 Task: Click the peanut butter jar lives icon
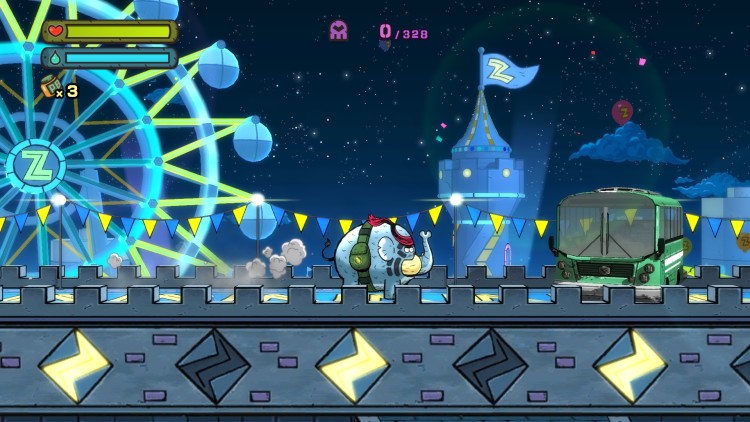[48, 88]
